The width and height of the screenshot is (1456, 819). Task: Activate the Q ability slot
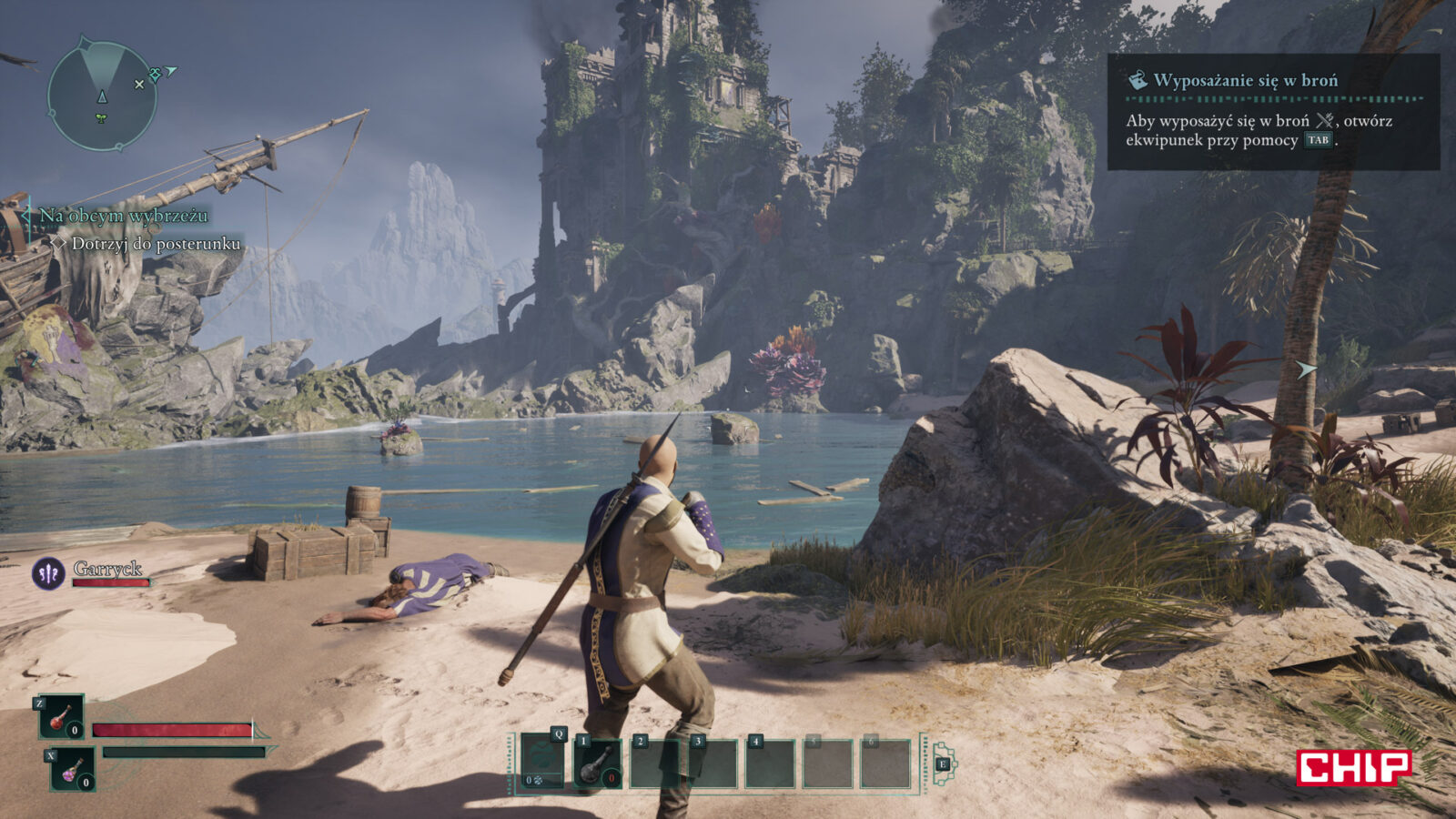click(542, 762)
